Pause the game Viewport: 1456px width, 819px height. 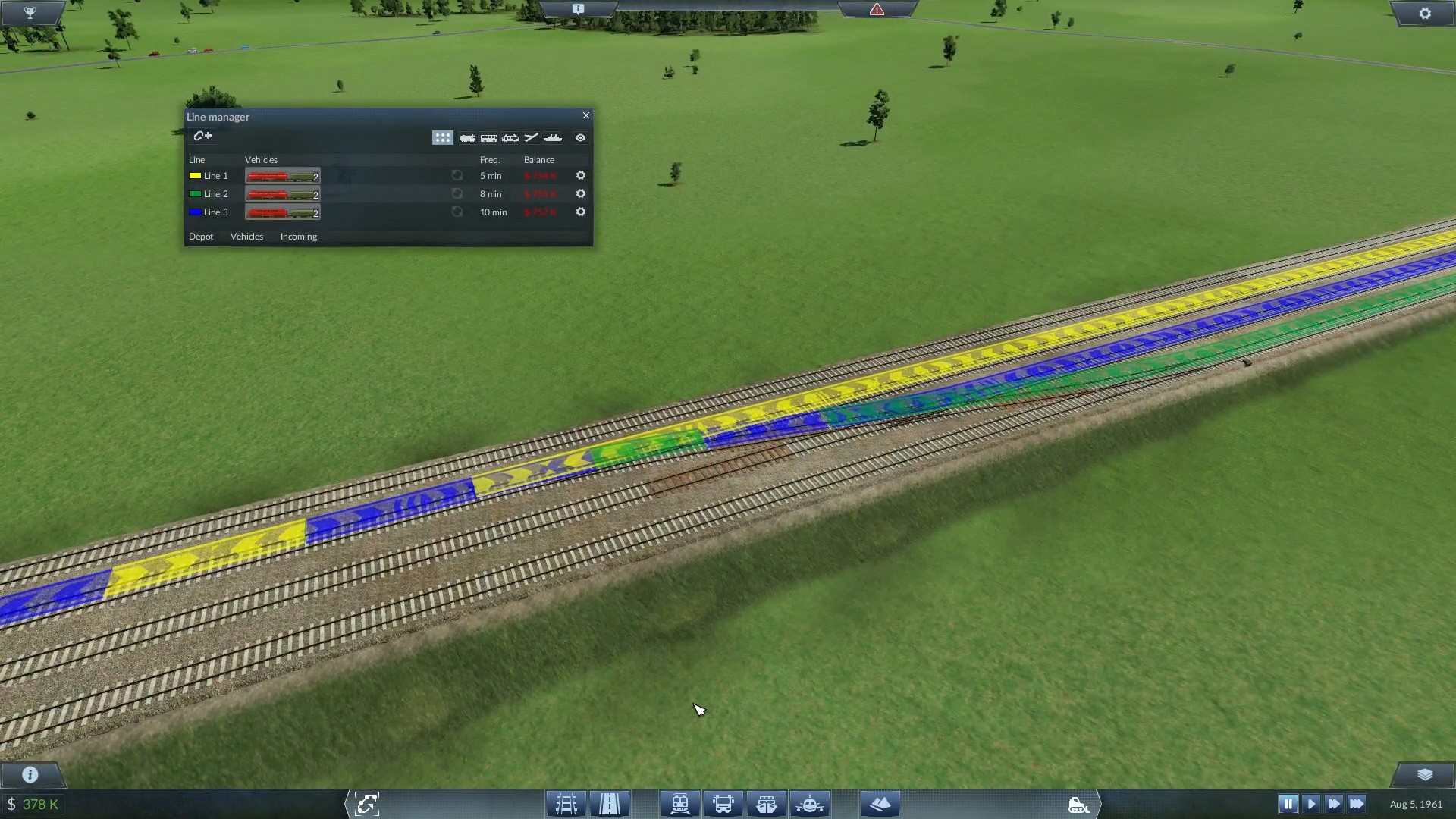coord(1288,804)
